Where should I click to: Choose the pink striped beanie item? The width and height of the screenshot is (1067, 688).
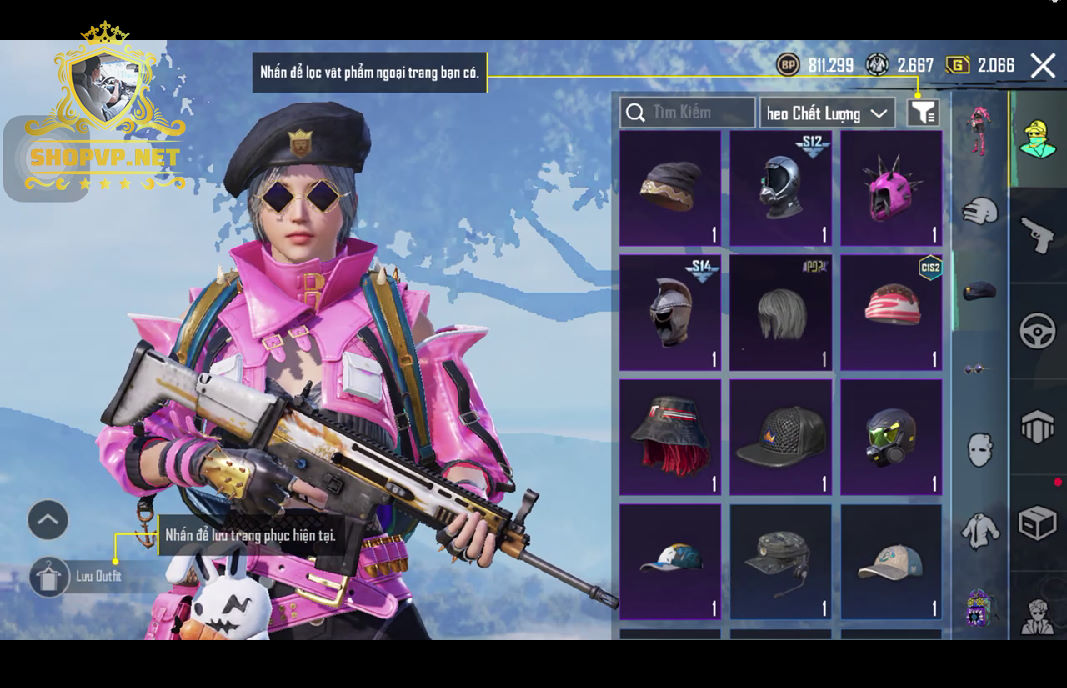coord(891,312)
